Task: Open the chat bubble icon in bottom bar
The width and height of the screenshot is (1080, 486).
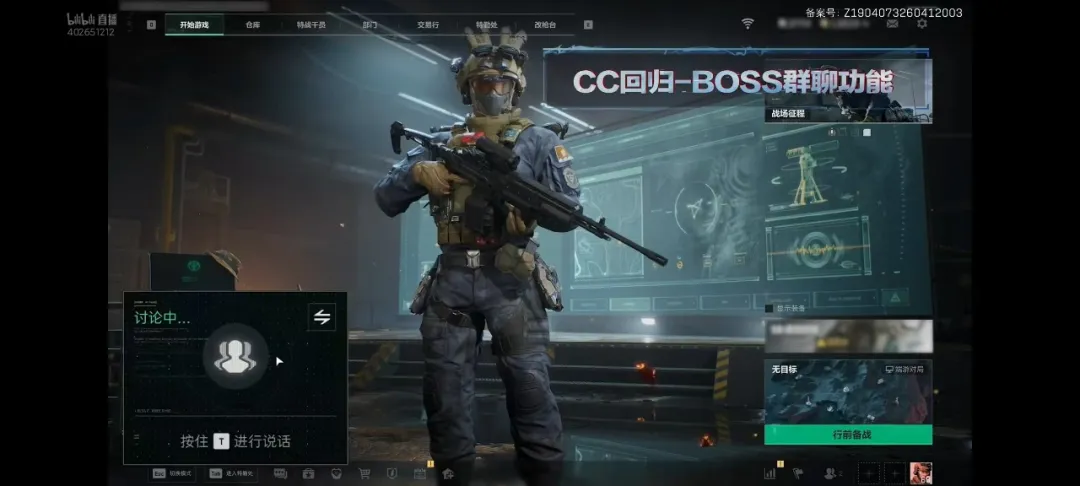Action: pos(280,473)
